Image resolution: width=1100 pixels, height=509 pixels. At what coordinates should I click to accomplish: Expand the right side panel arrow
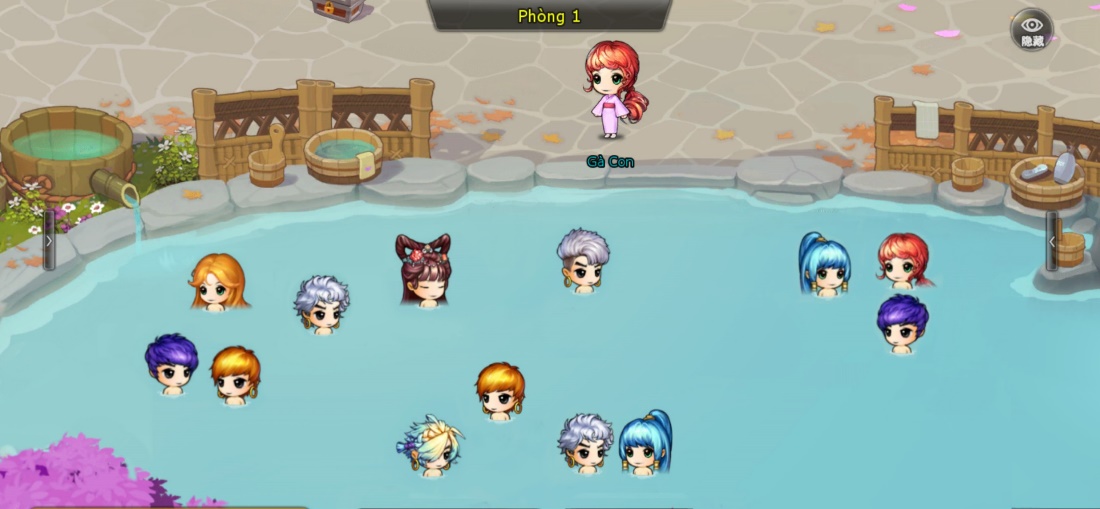(1051, 241)
